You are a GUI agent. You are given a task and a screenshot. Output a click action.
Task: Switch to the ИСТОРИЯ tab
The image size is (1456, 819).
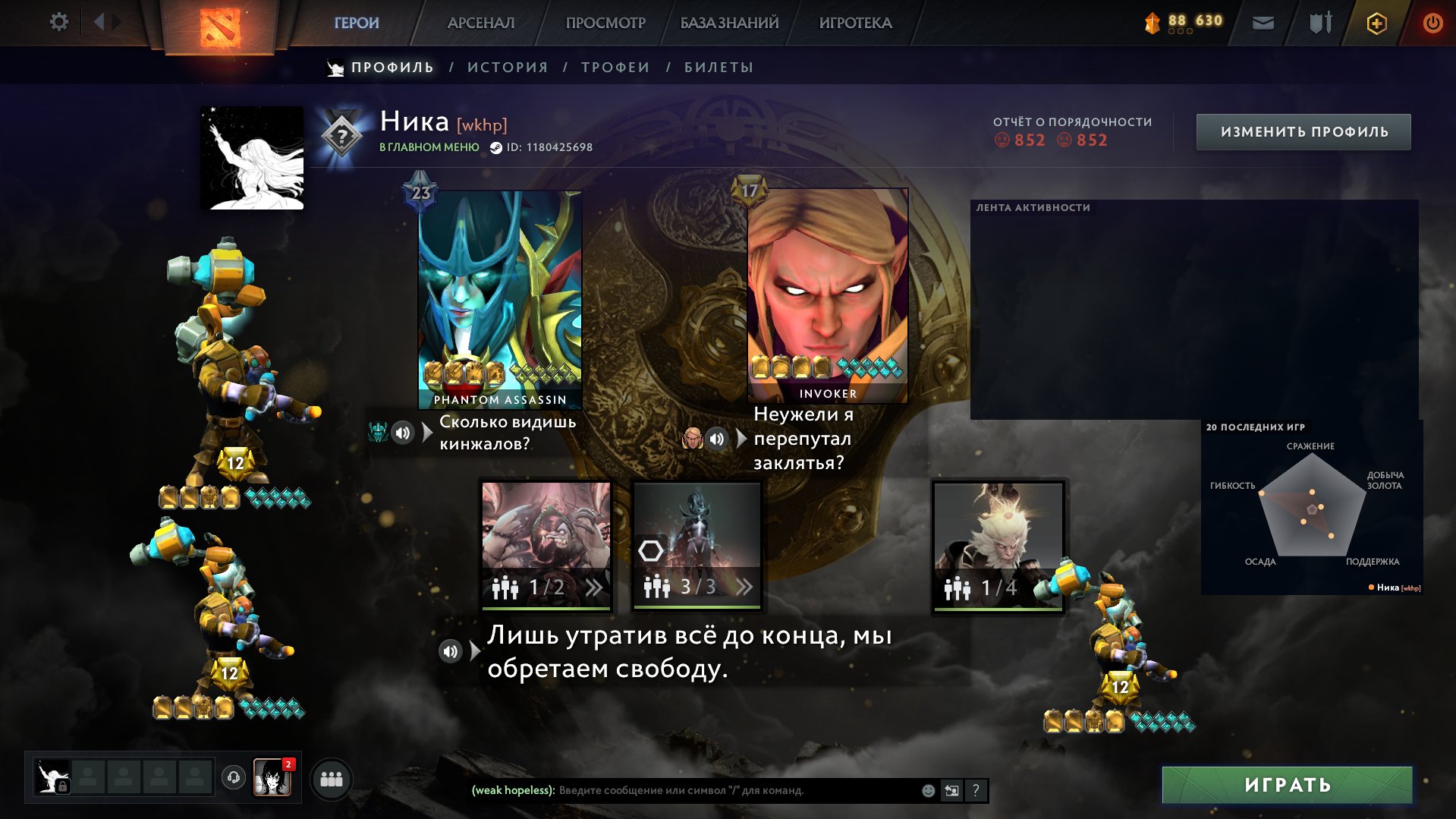pyautogui.click(x=508, y=67)
